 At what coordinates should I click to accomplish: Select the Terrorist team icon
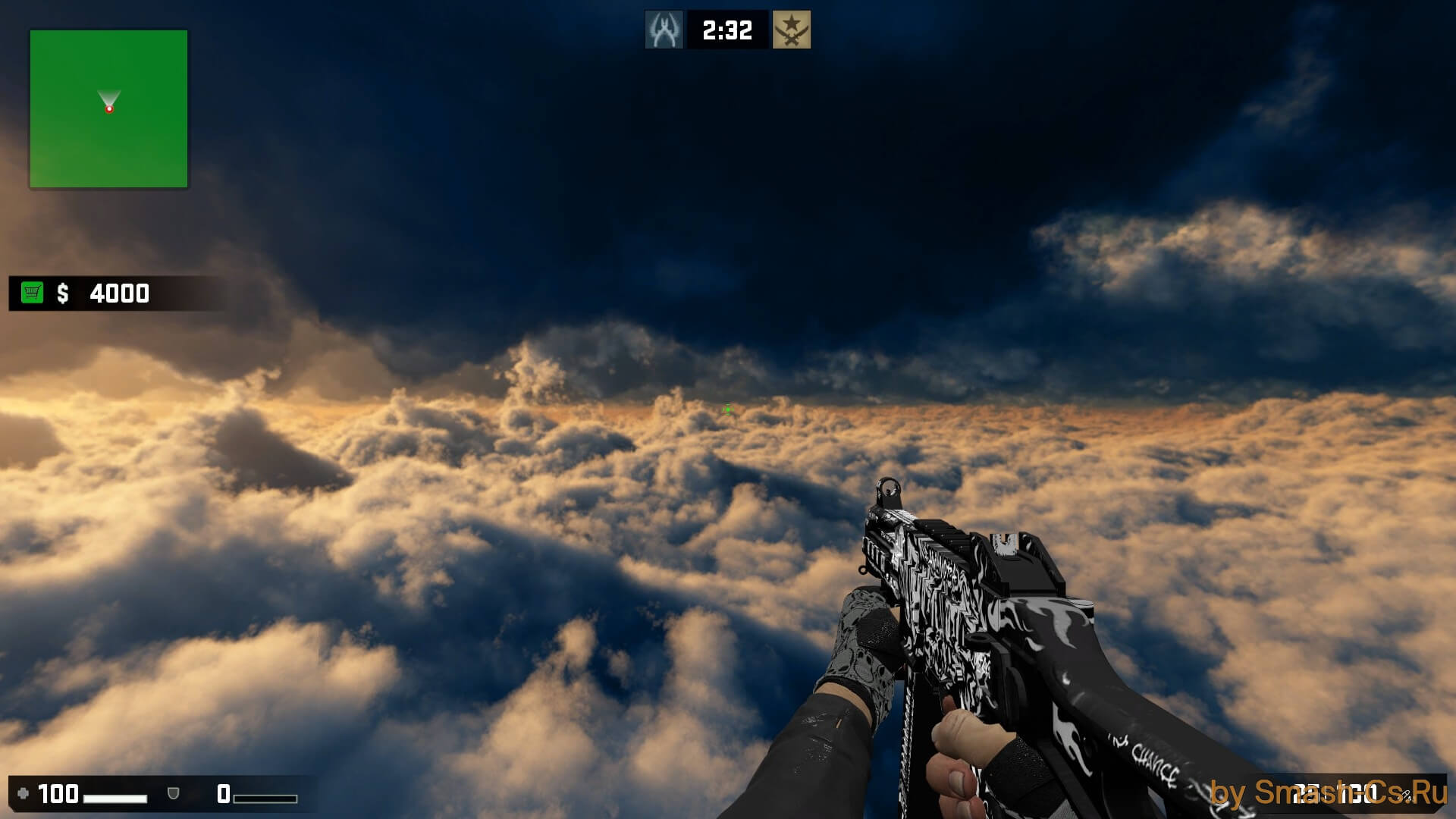[x=791, y=30]
